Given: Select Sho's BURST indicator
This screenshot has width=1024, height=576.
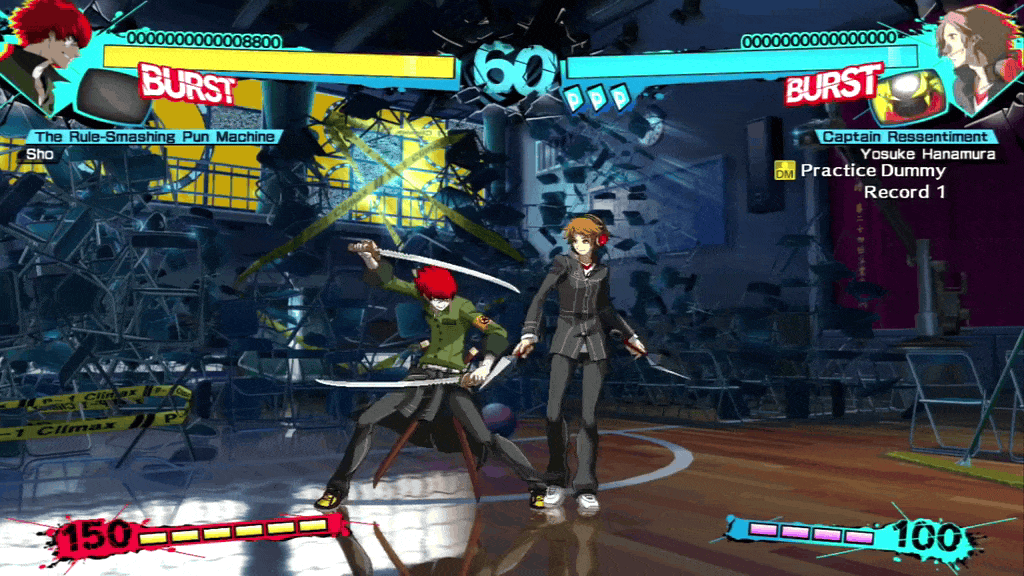Looking at the screenshot, I should point(187,85).
